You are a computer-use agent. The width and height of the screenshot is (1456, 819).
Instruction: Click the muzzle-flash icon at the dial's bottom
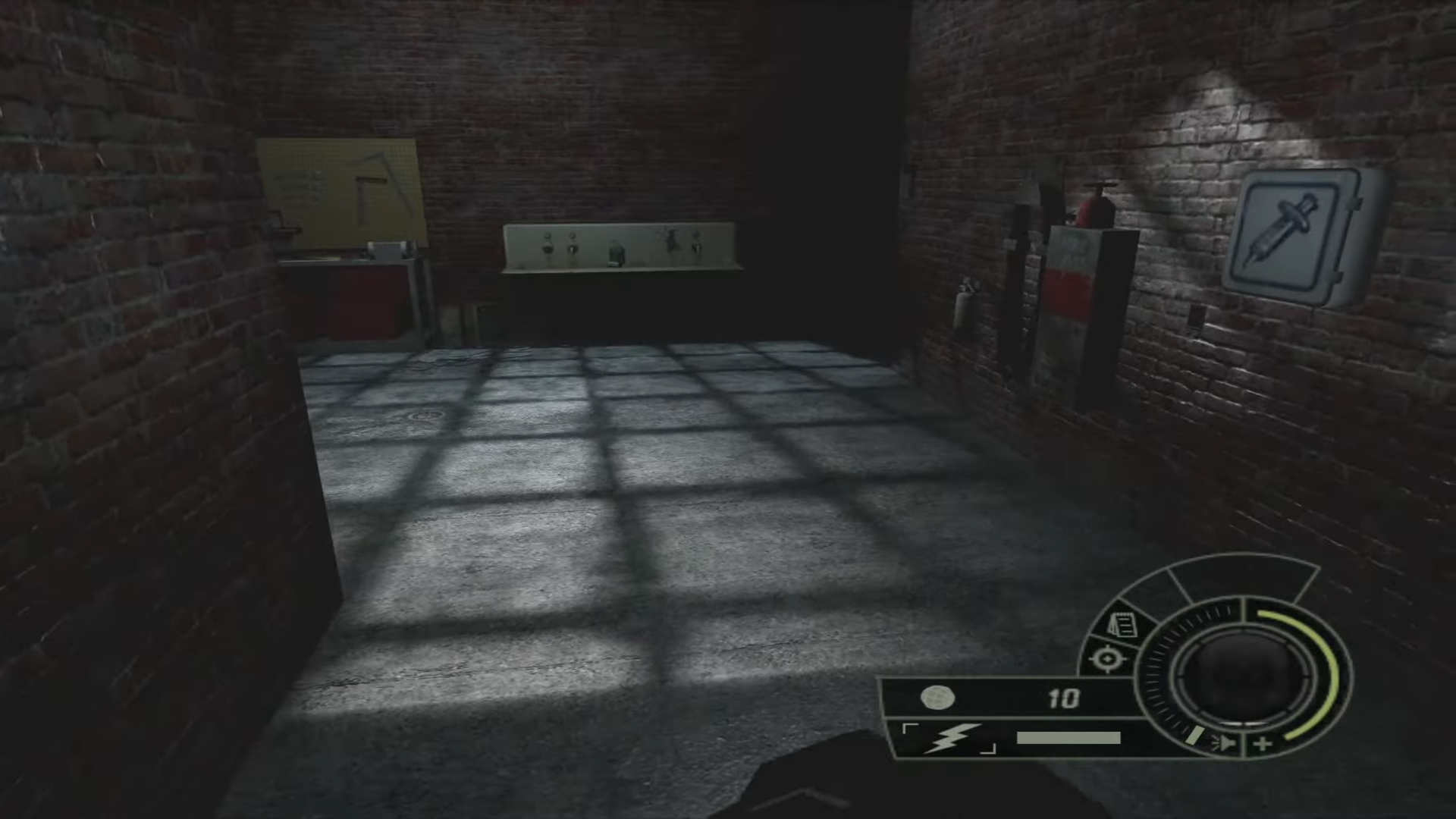pos(1224,742)
